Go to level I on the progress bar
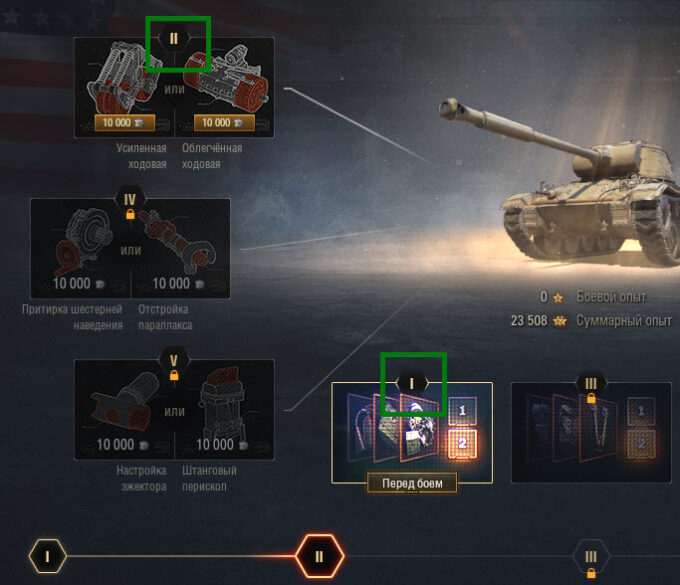 (47, 556)
